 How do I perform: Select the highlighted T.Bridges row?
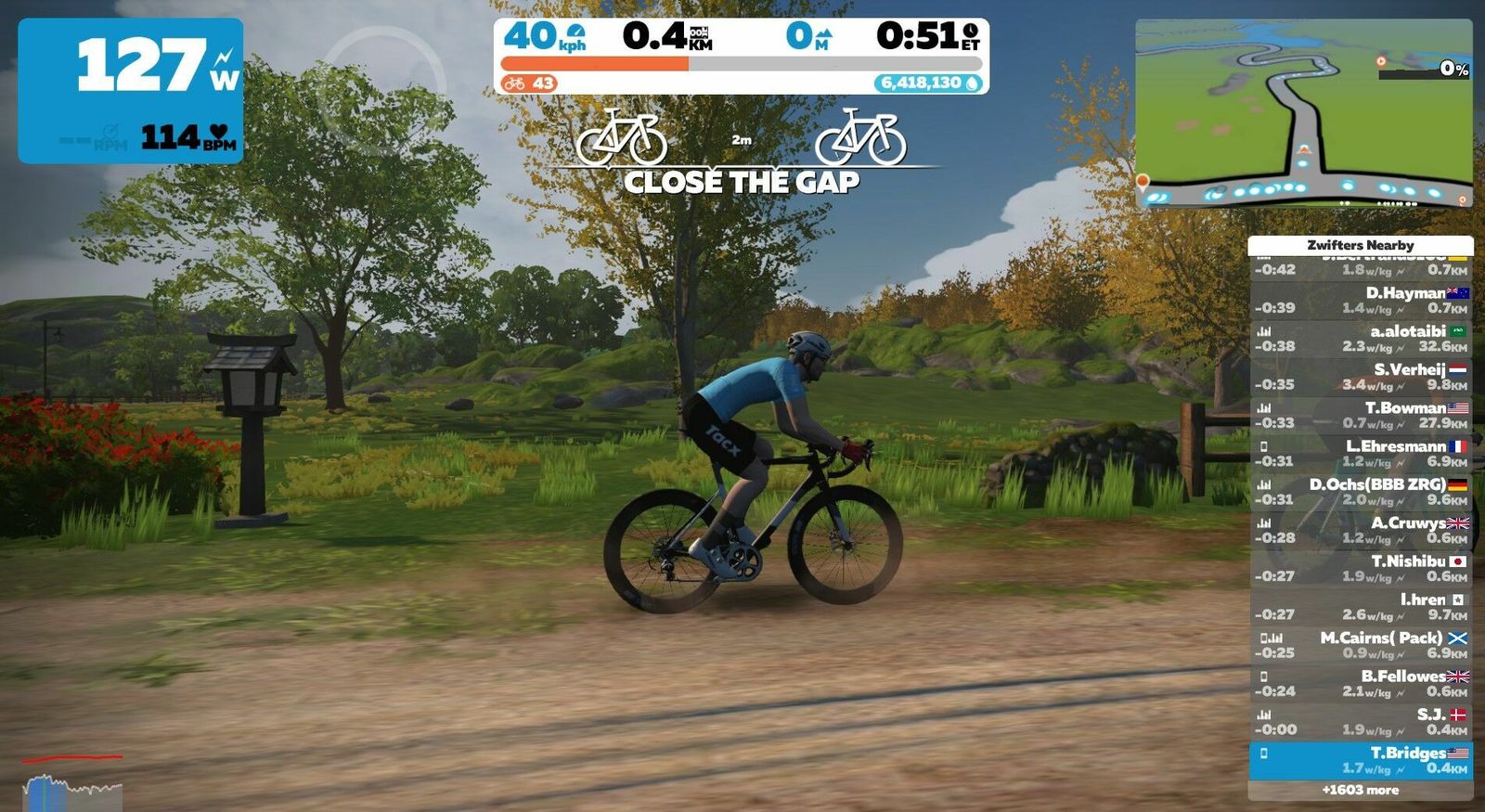[1360, 760]
